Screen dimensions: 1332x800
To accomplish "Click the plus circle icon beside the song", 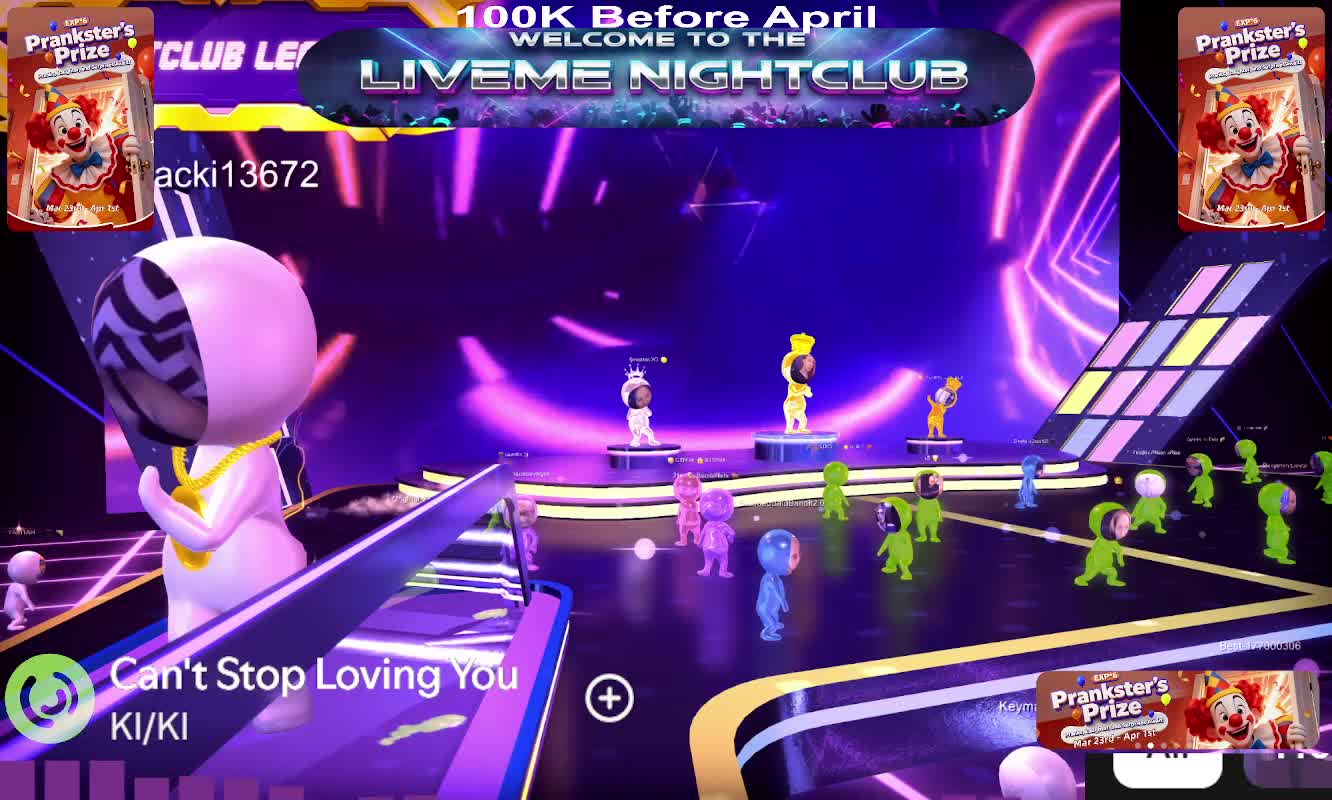I will pos(609,698).
